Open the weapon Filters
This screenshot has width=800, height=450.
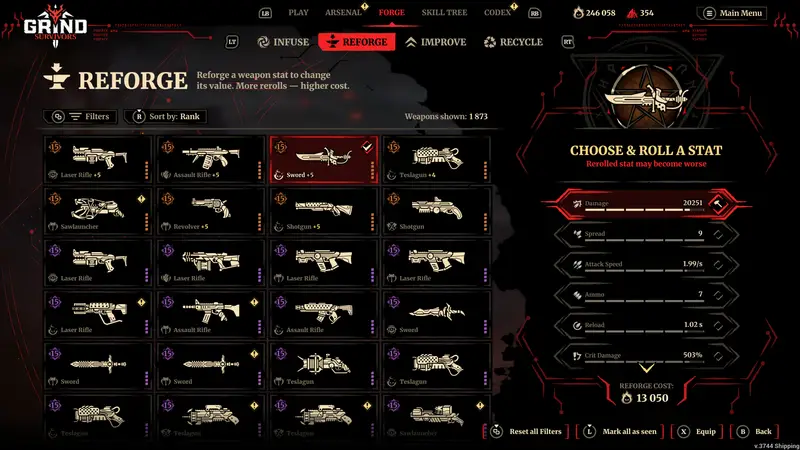point(80,117)
